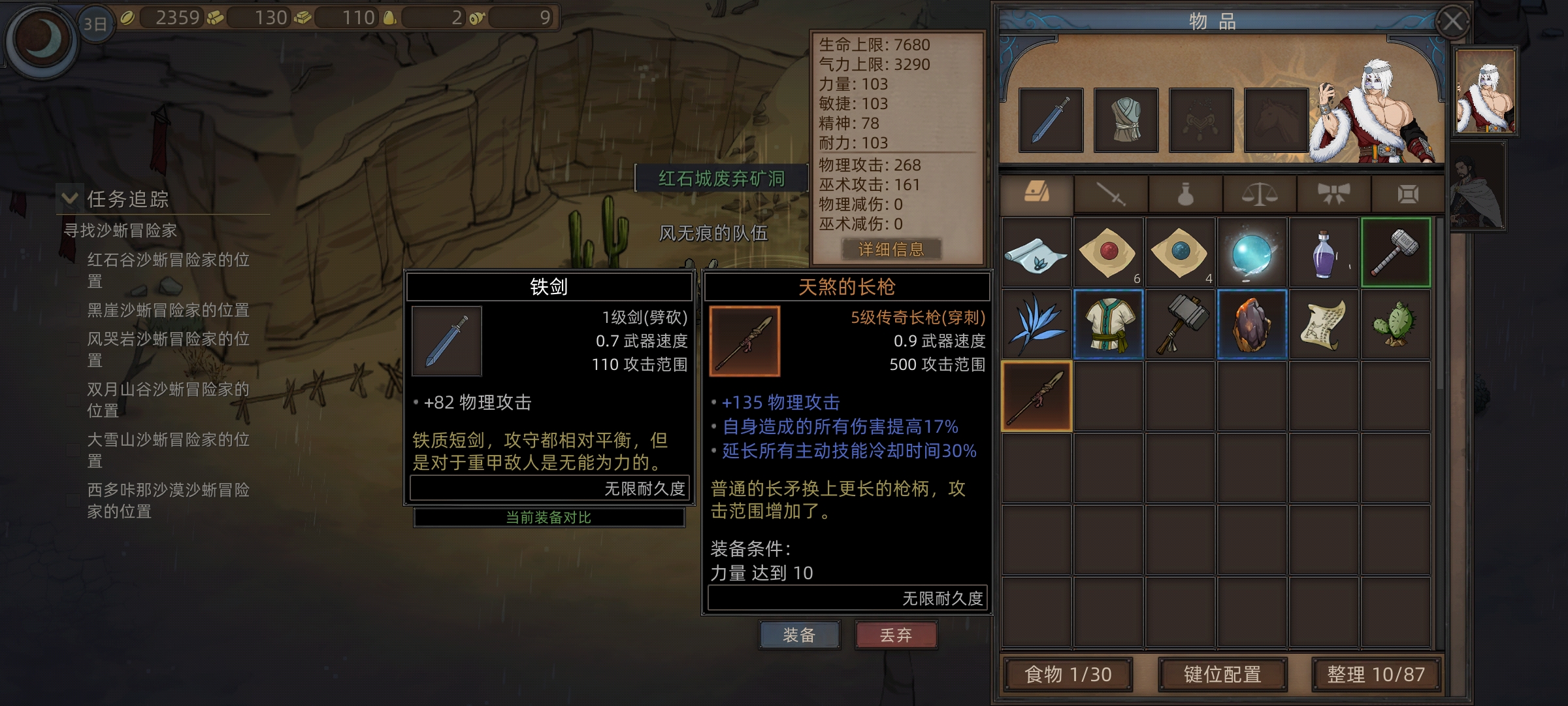The height and width of the screenshot is (706, 1568).
Task: Discard the item using the 丢弃 button
Action: (896, 635)
